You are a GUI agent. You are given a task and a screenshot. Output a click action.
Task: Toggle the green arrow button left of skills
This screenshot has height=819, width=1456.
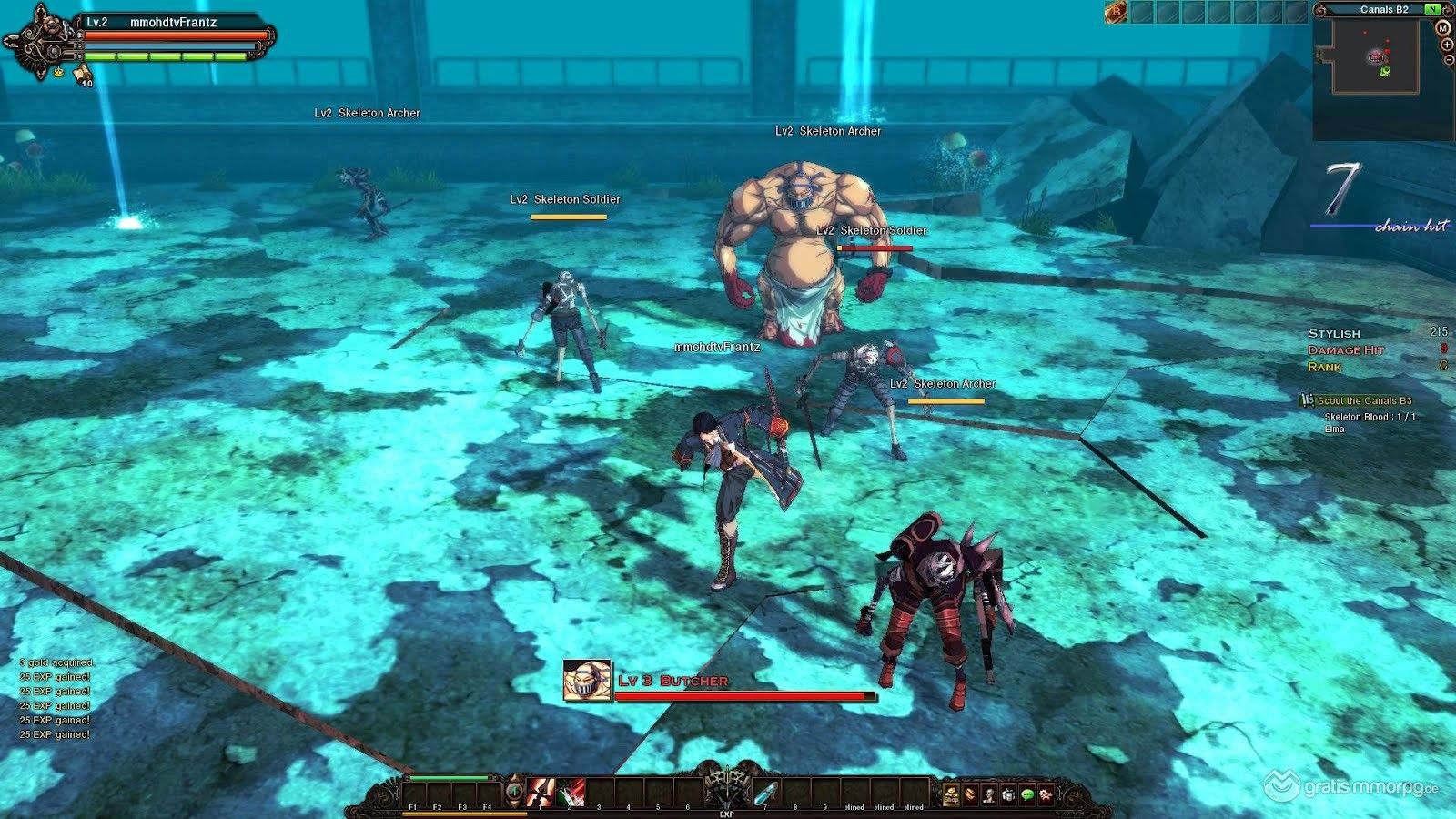click(515, 792)
